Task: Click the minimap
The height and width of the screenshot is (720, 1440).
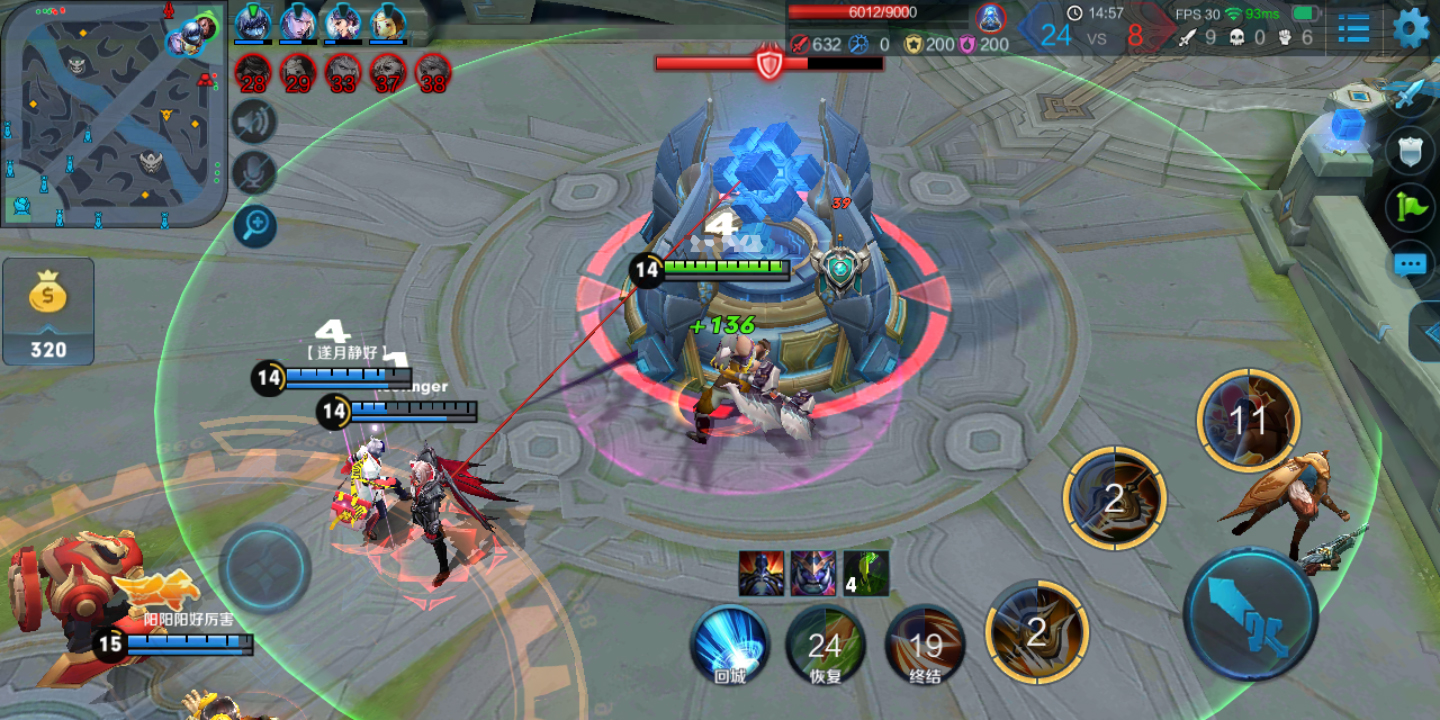Action: pyautogui.click(x=112, y=112)
